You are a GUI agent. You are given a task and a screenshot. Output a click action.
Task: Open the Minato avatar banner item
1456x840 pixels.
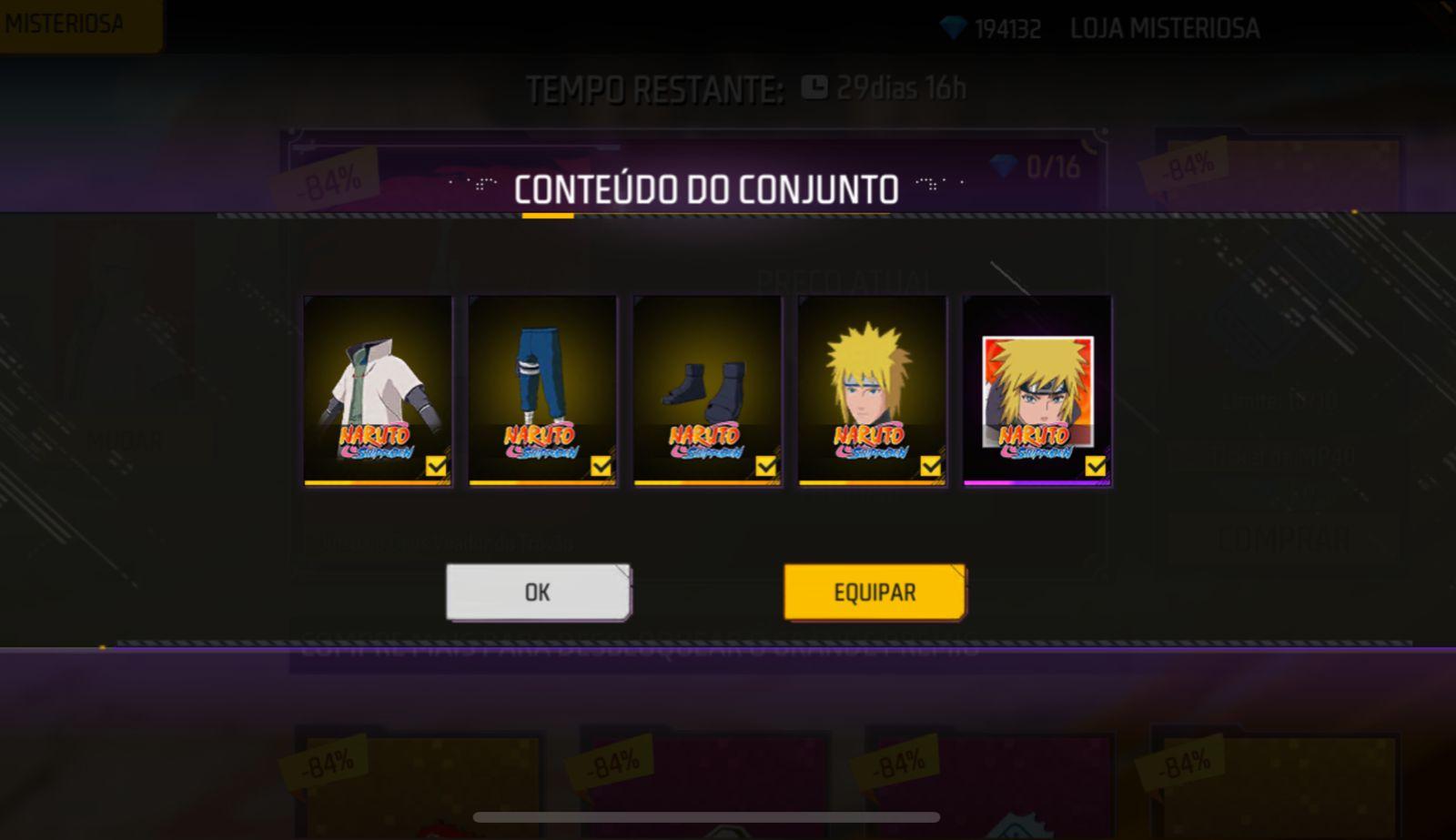[1036, 390]
